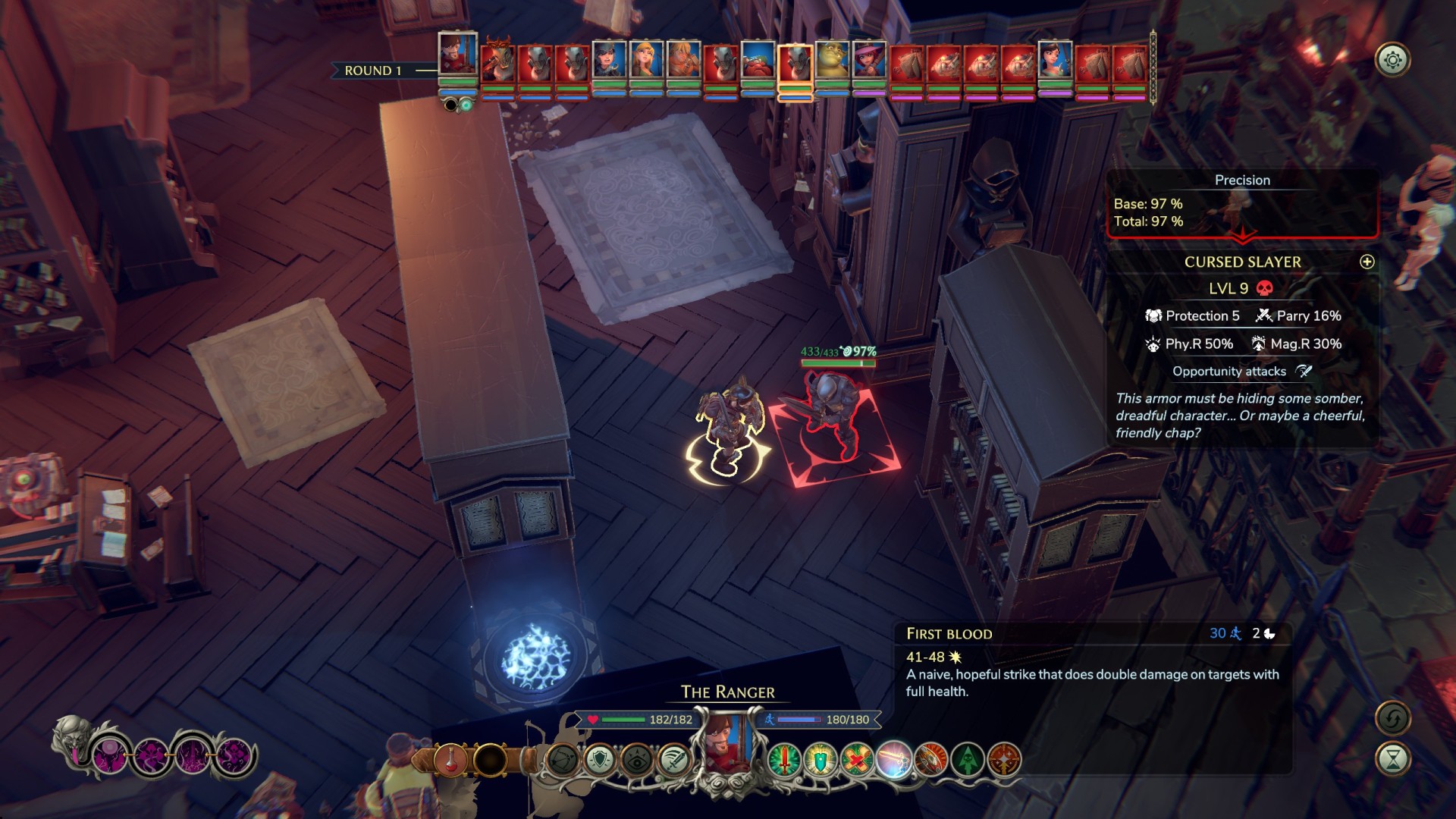Choose the eye overwatch ability

point(637,760)
